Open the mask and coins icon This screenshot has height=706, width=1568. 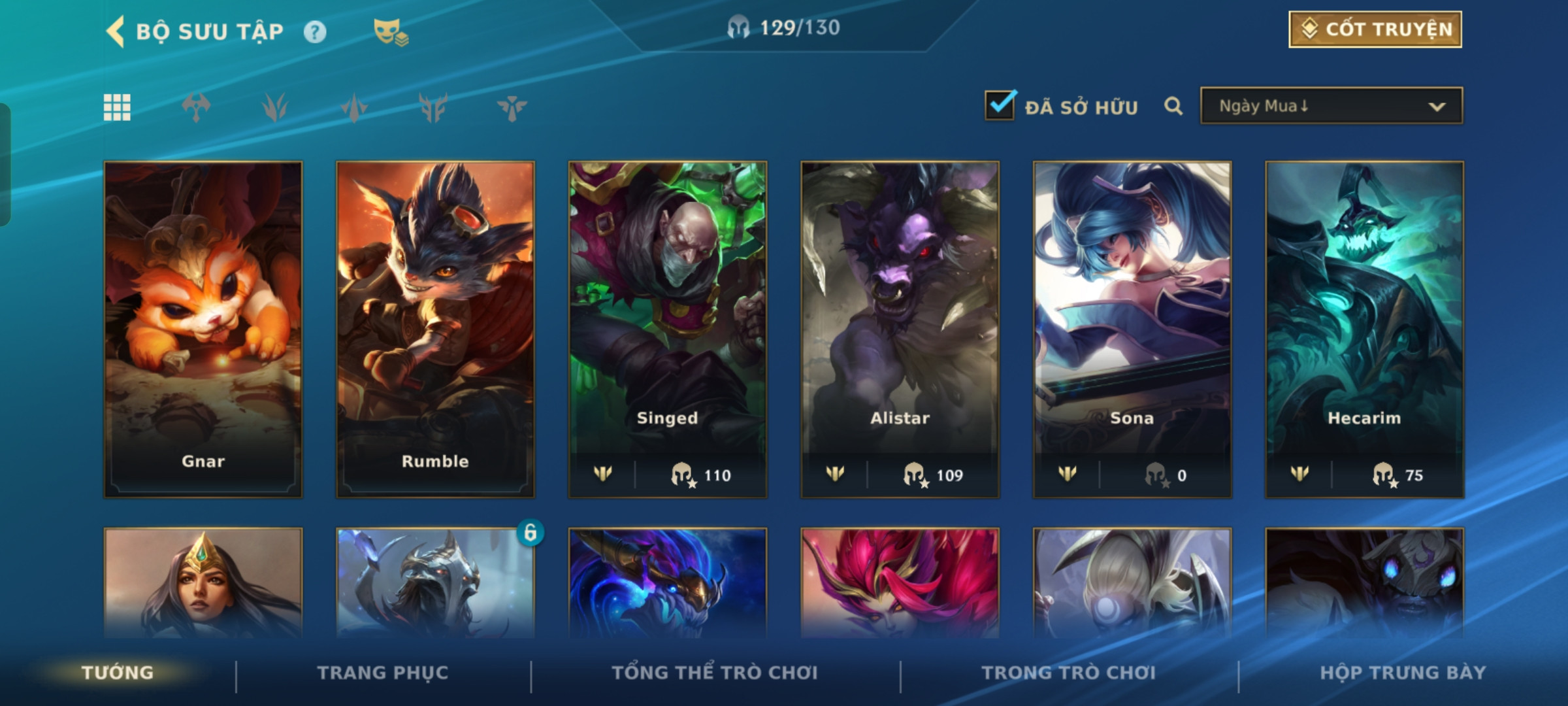[390, 32]
